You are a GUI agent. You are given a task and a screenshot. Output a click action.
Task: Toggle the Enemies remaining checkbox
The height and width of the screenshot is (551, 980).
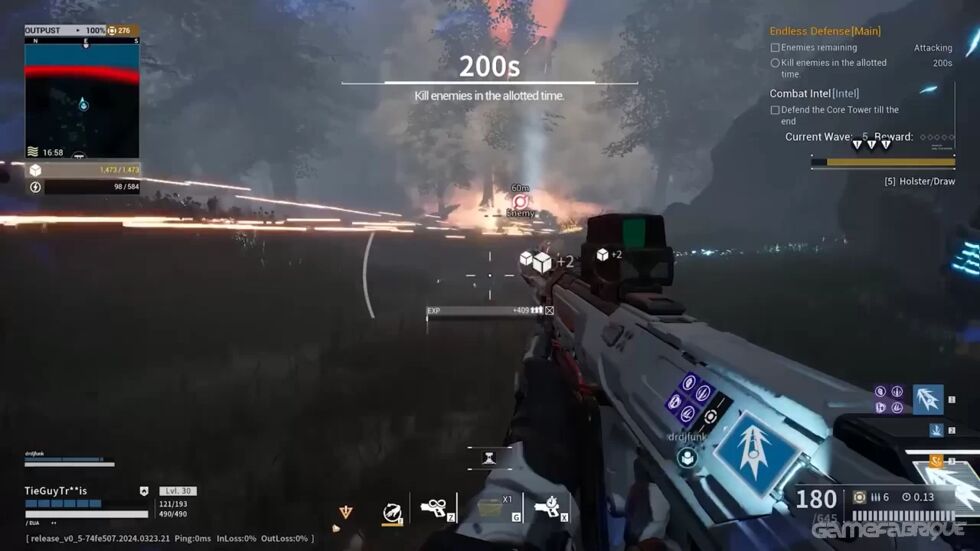coord(775,48)
